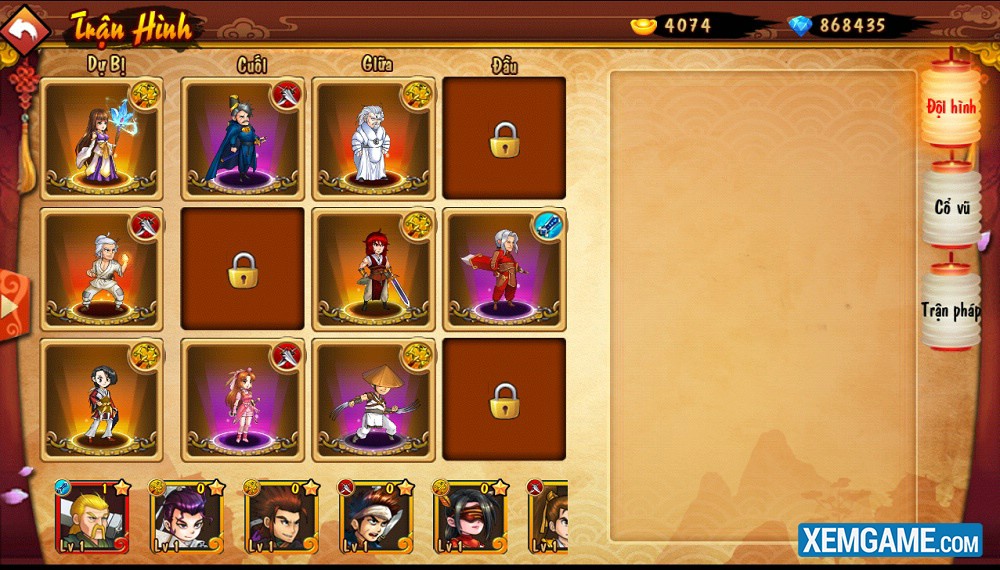Choose the blue-caped hero in the Cuối column
Viewport: 1000px width, 570px height.
[x=242, y=139]
